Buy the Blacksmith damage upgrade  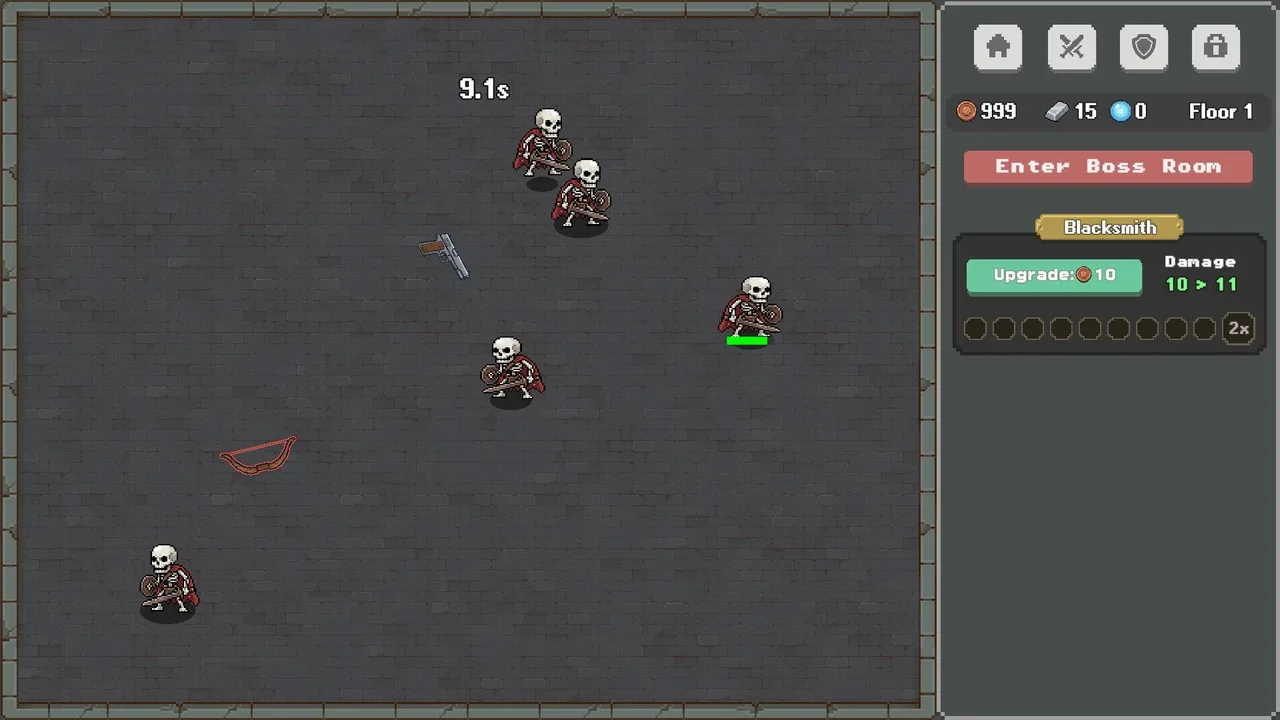coord(1054,275)
